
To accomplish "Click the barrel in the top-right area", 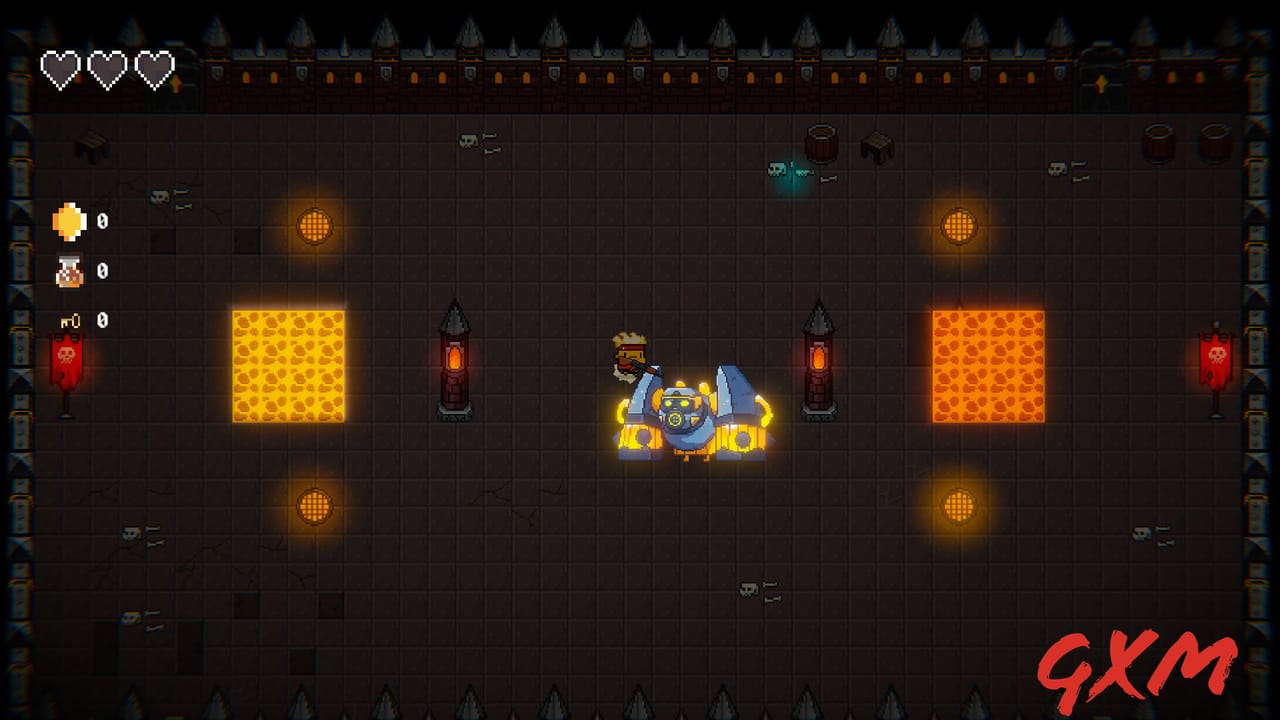I will coord(822,140).
